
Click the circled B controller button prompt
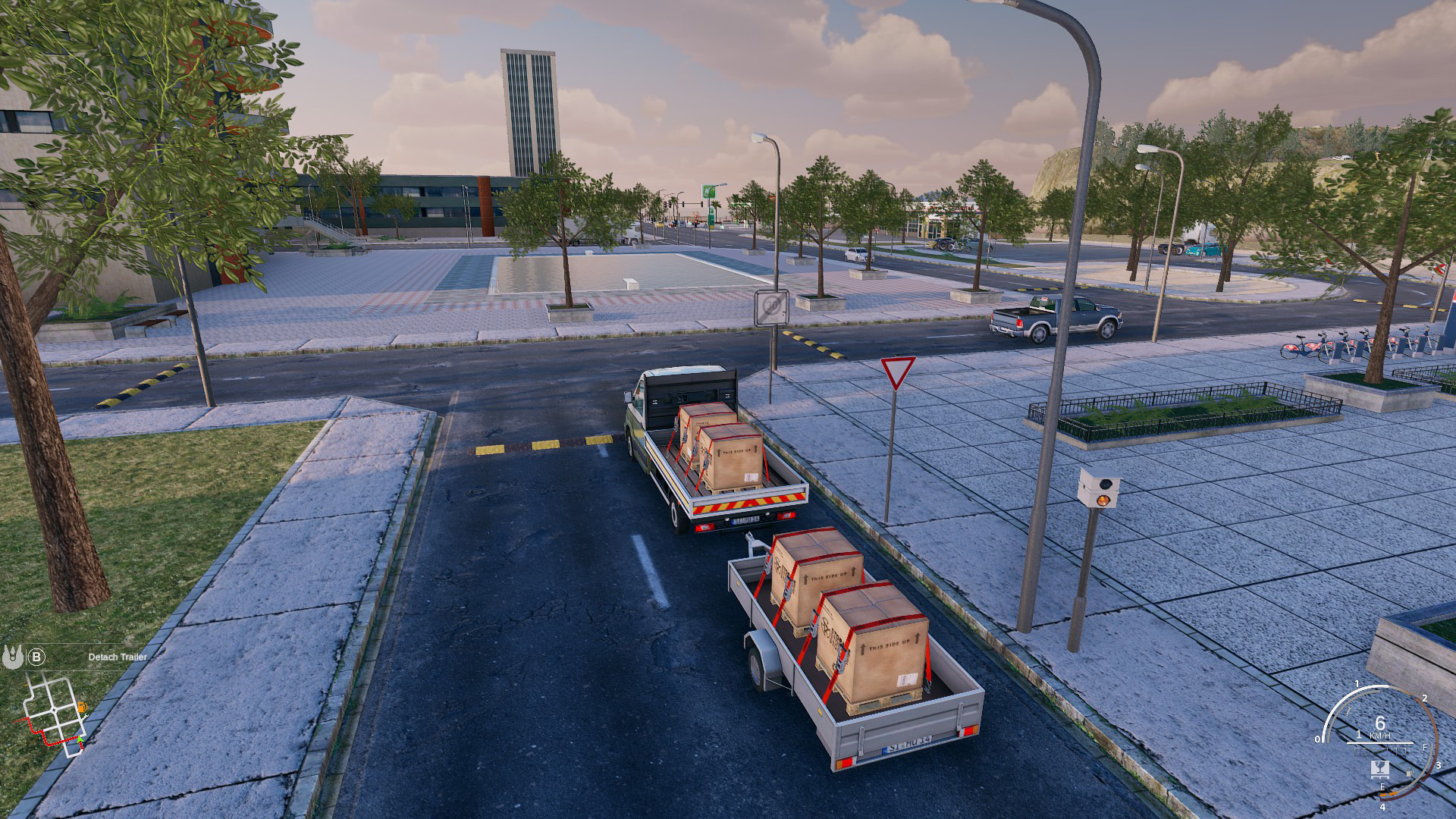tap(37, 656)
